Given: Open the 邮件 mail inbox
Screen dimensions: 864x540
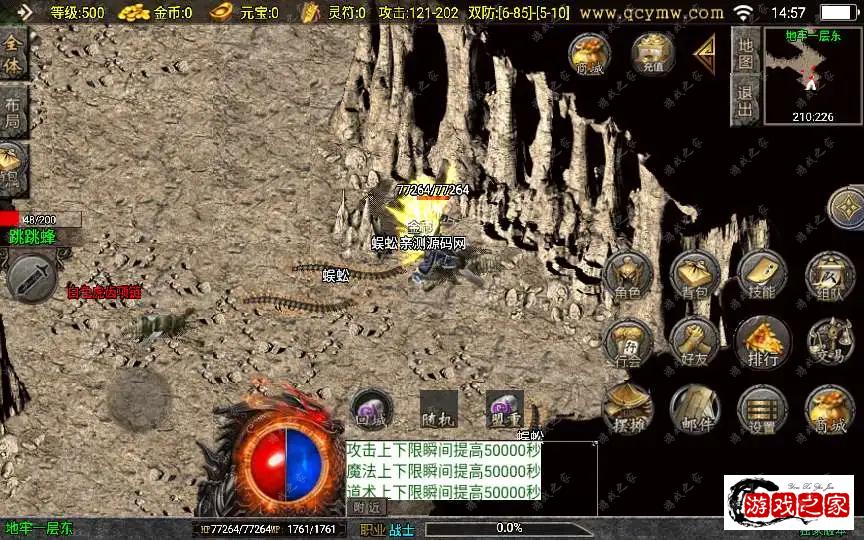Looking at the screenshot, I should click(x=695, y=409).
